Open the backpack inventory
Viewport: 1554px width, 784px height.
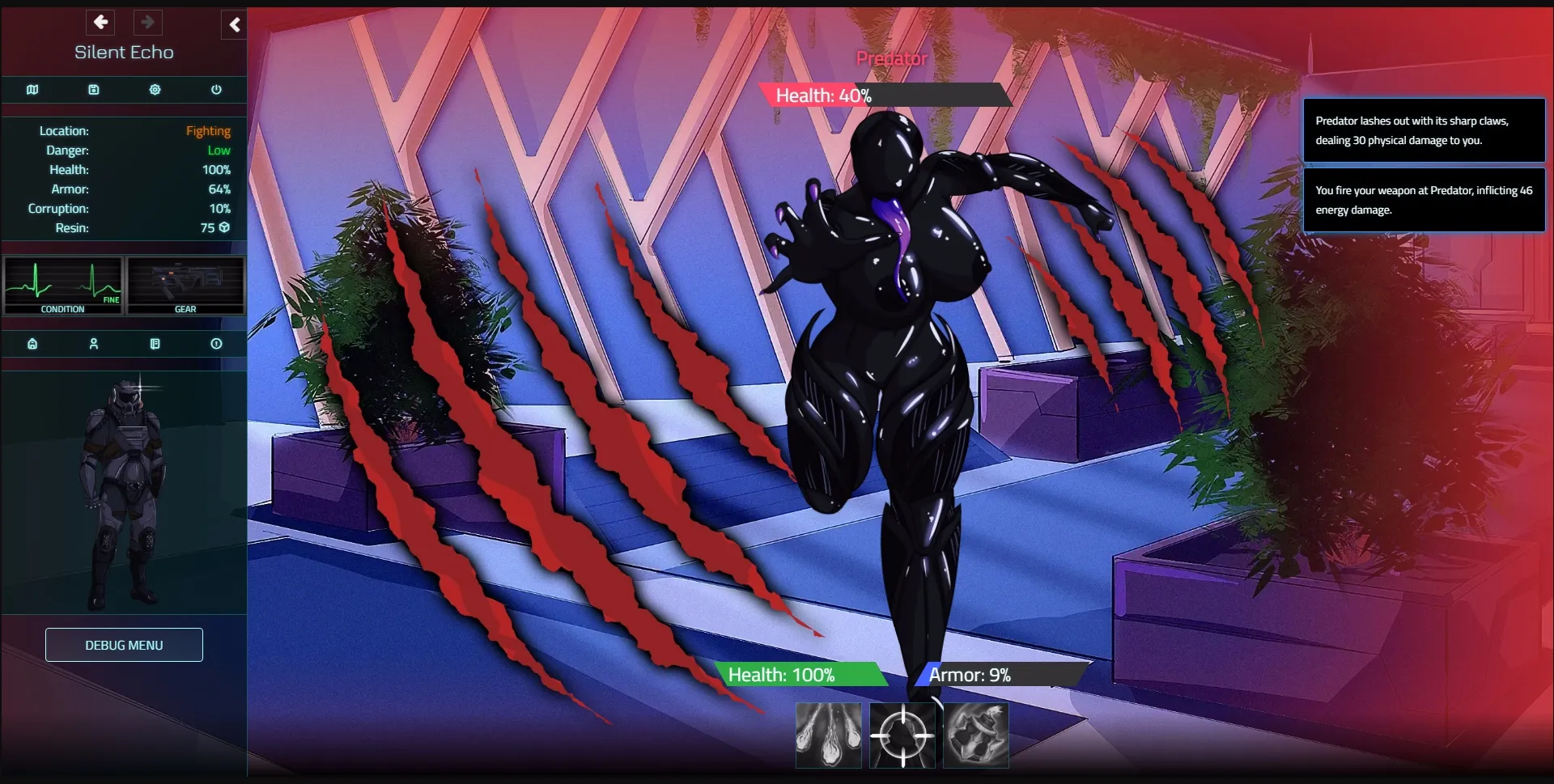tap(32, 344)
